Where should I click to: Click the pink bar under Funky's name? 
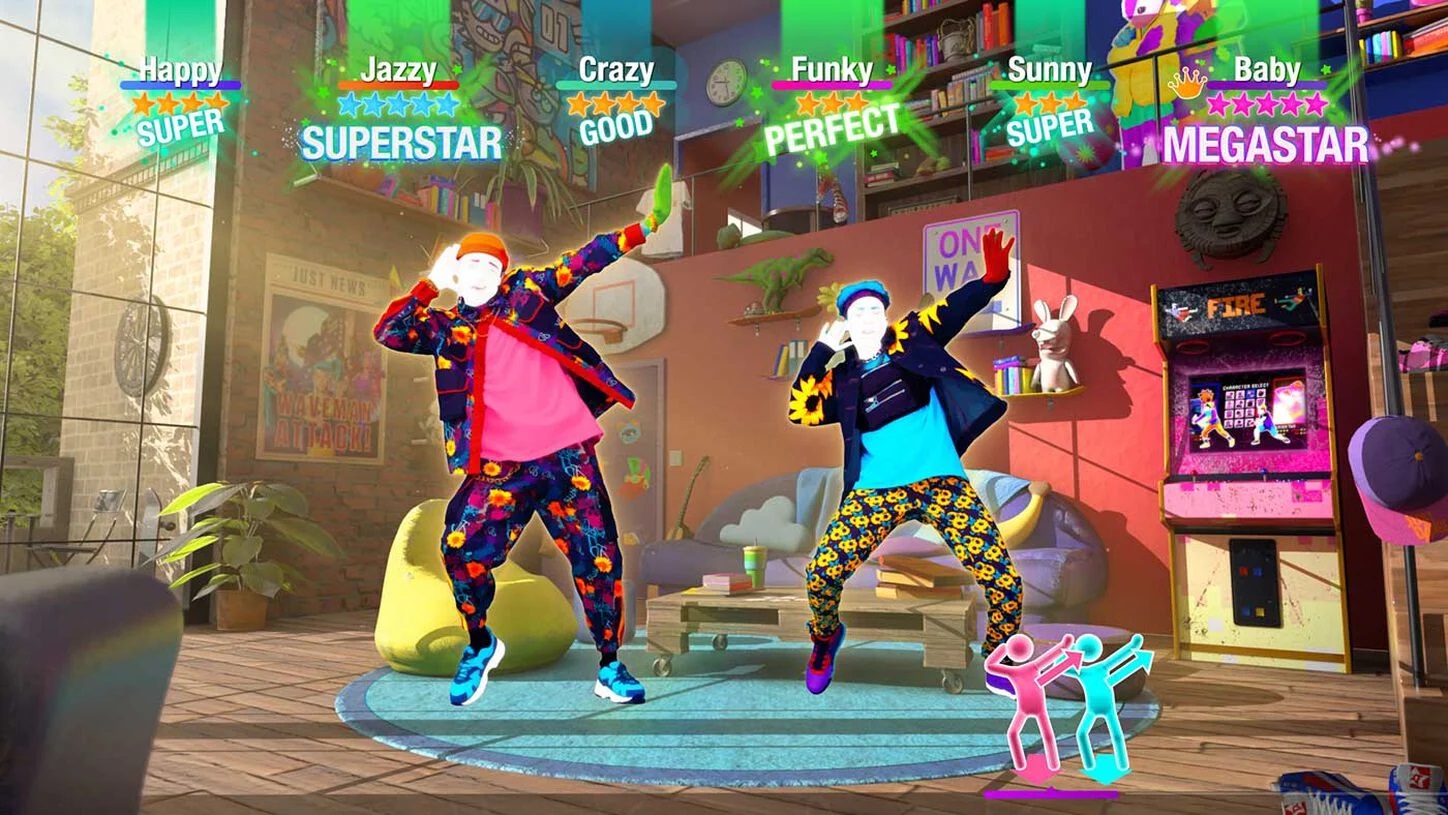pos(833,84)
